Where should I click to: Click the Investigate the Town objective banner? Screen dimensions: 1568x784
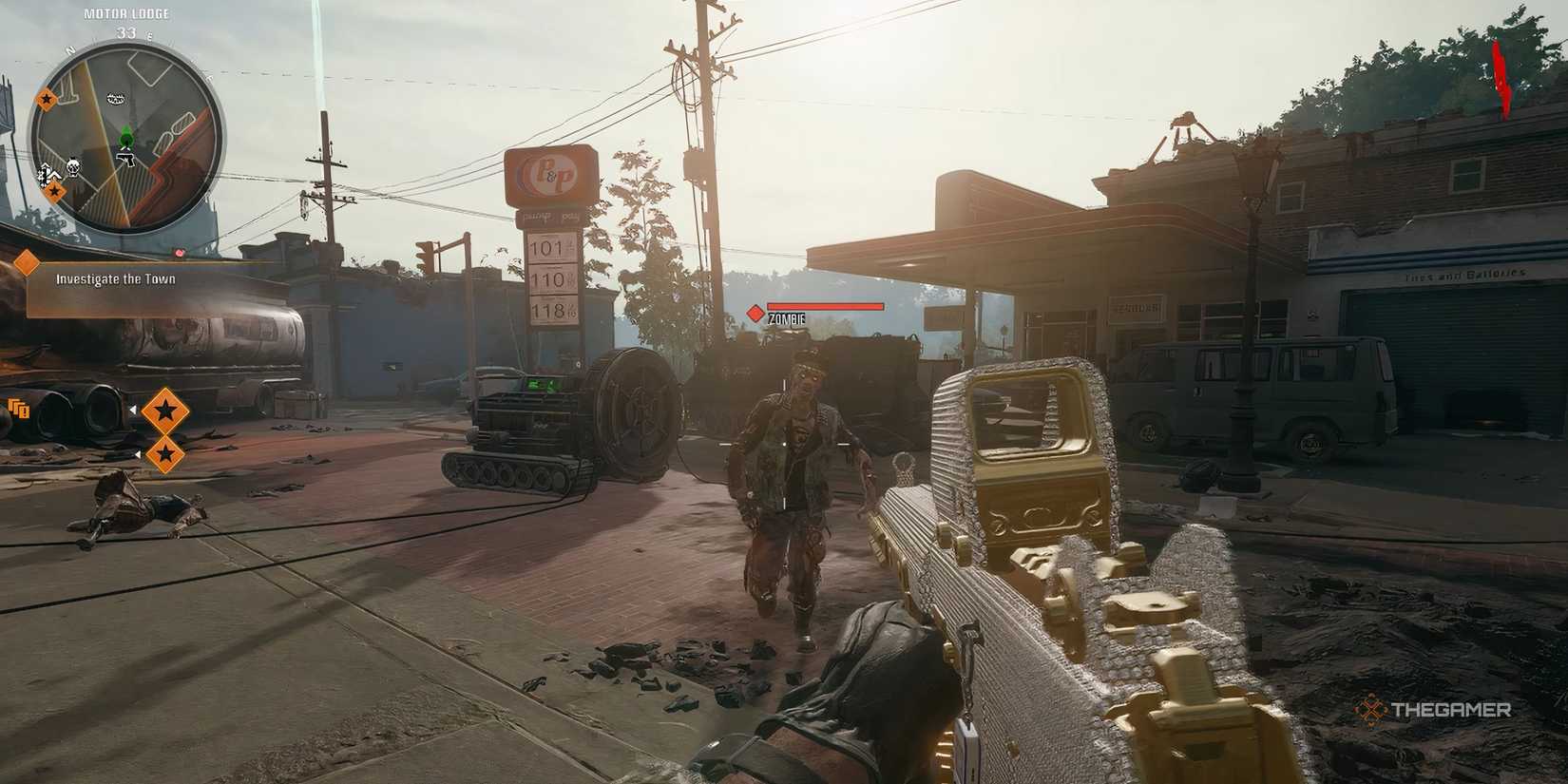click(x=117, y=280)
